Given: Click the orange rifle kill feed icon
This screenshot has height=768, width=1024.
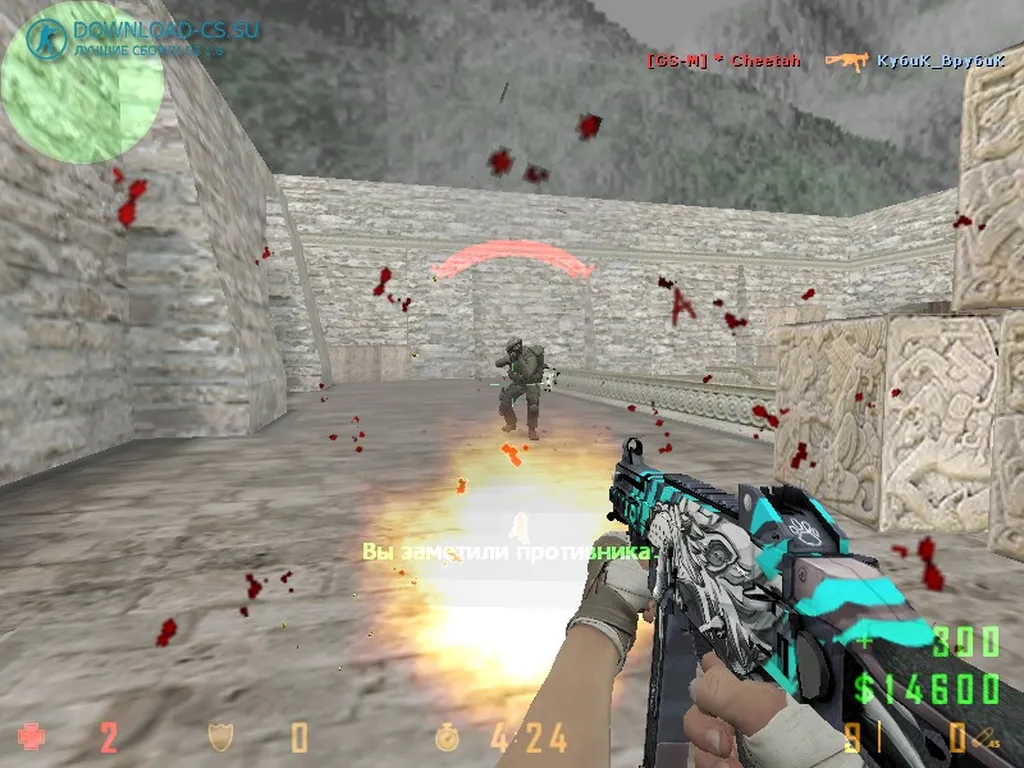Looking at the screenshot, I should pyautogui.click(x=846, y=61).
